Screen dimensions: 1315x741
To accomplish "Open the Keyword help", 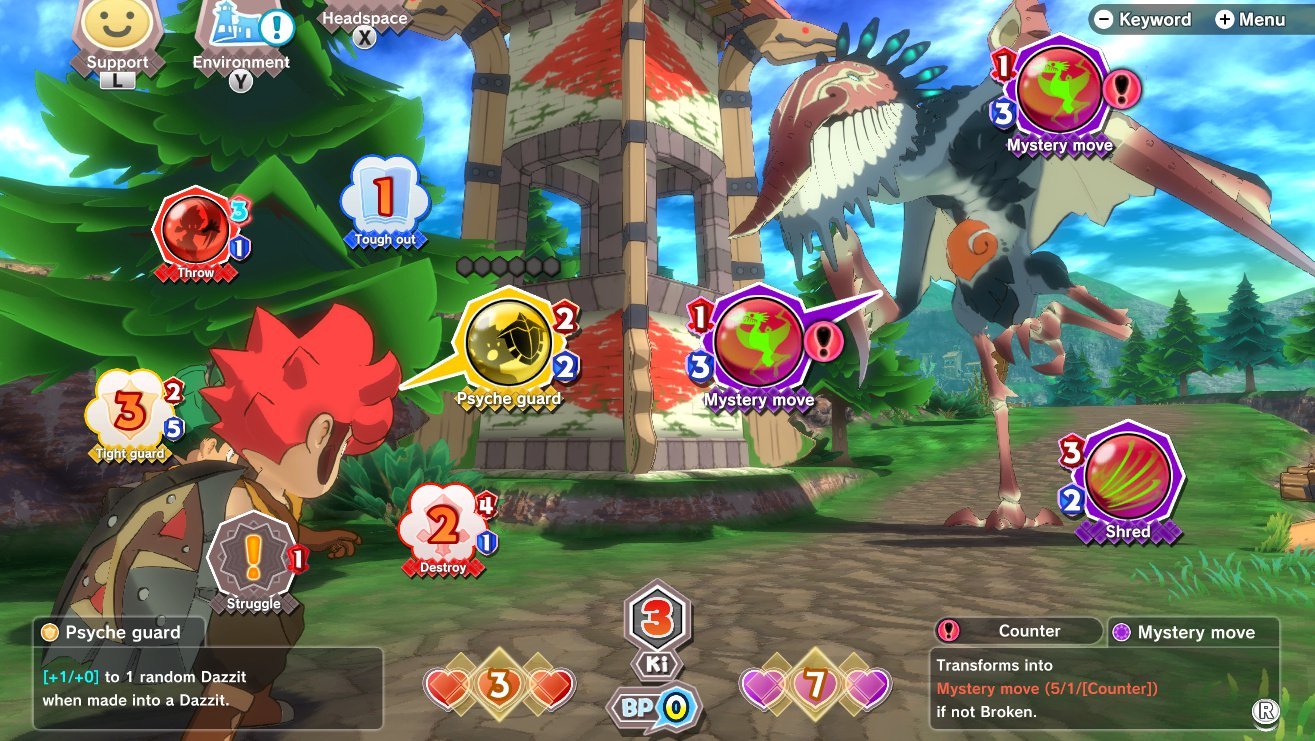I will coord(1143,19).
